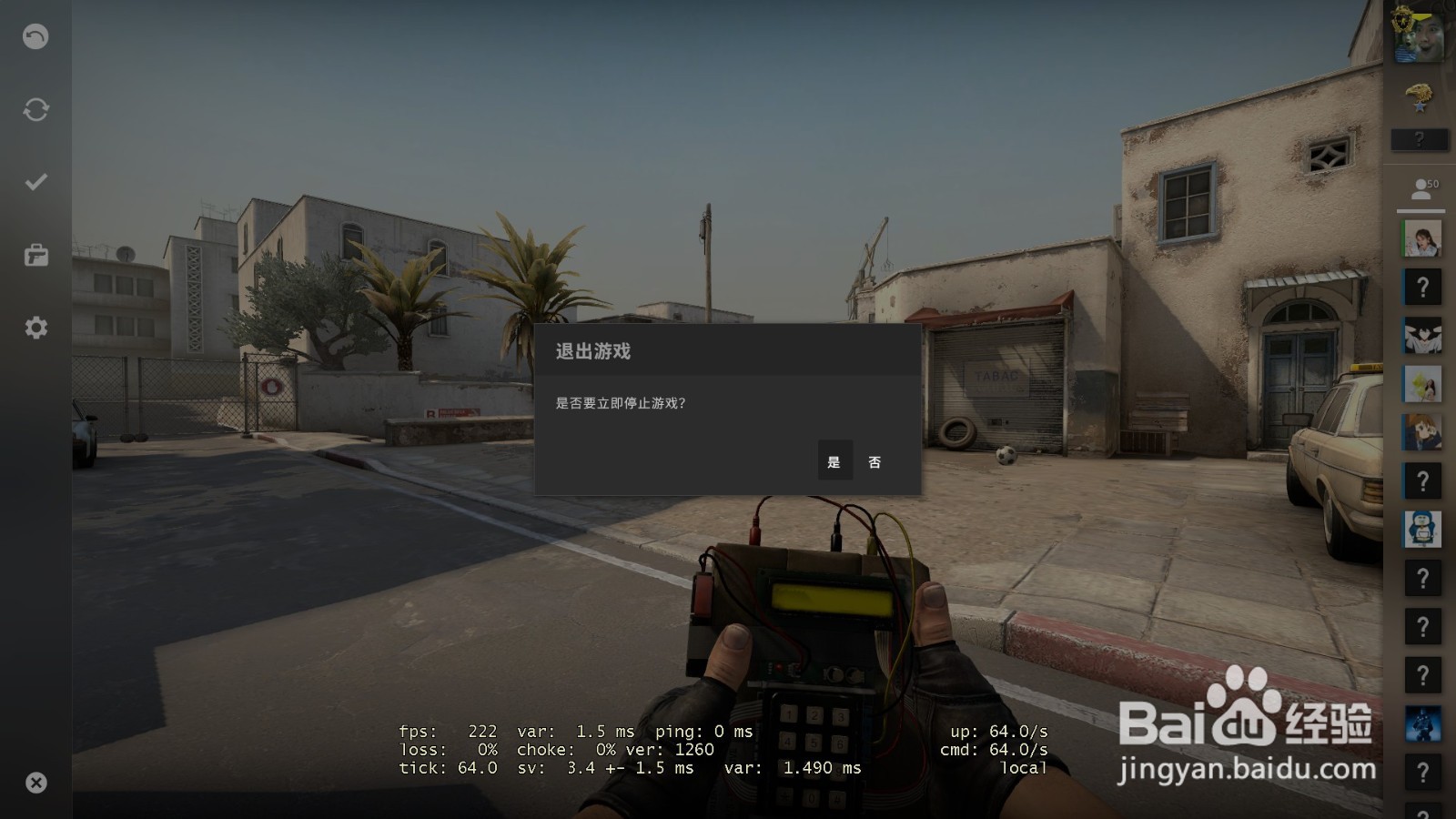Click the X quit icon at bottom left
The image size is (1456, 819).
[x=35, y=781]
